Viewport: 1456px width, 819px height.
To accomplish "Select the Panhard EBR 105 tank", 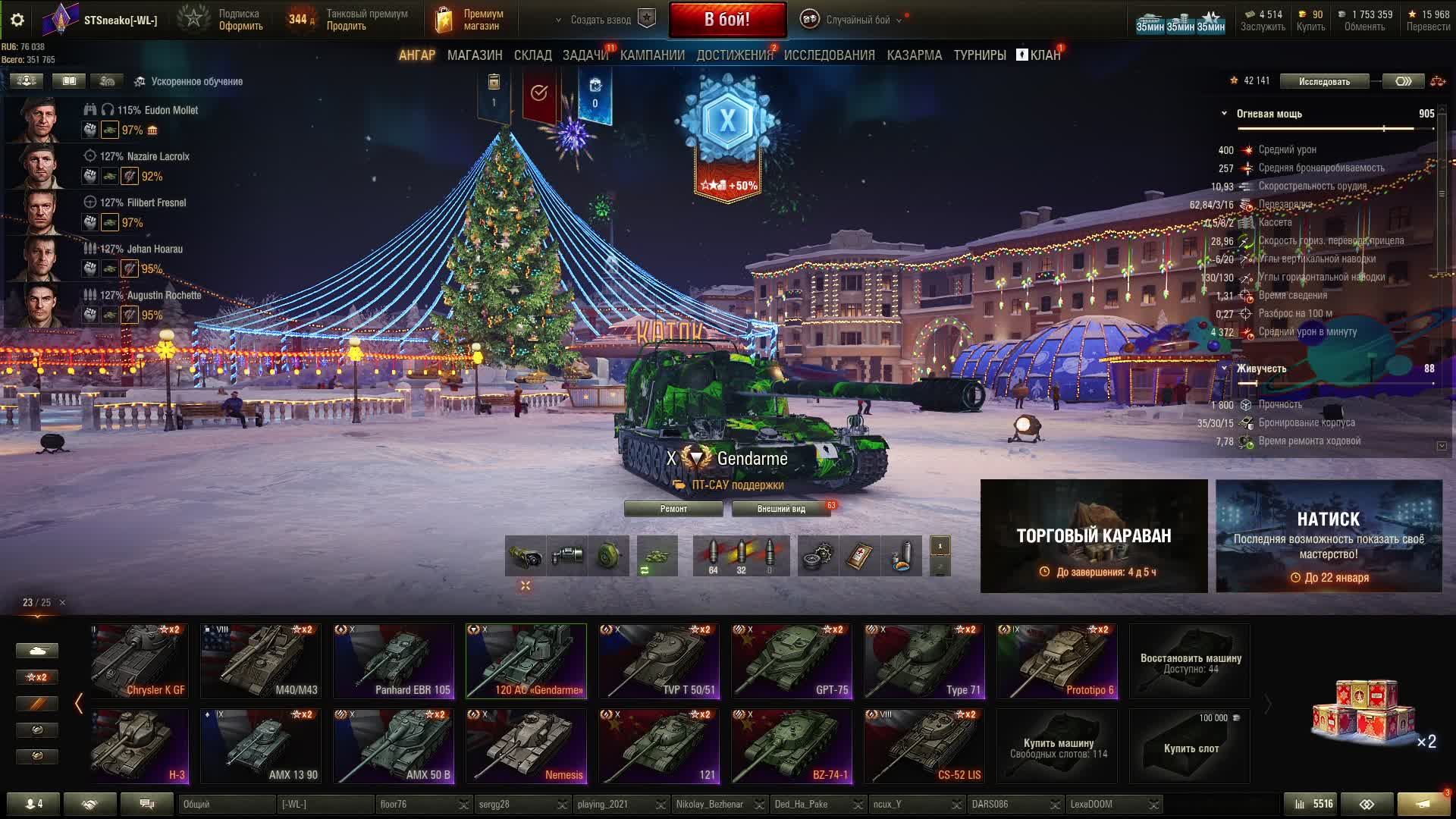I will (394, 661).
